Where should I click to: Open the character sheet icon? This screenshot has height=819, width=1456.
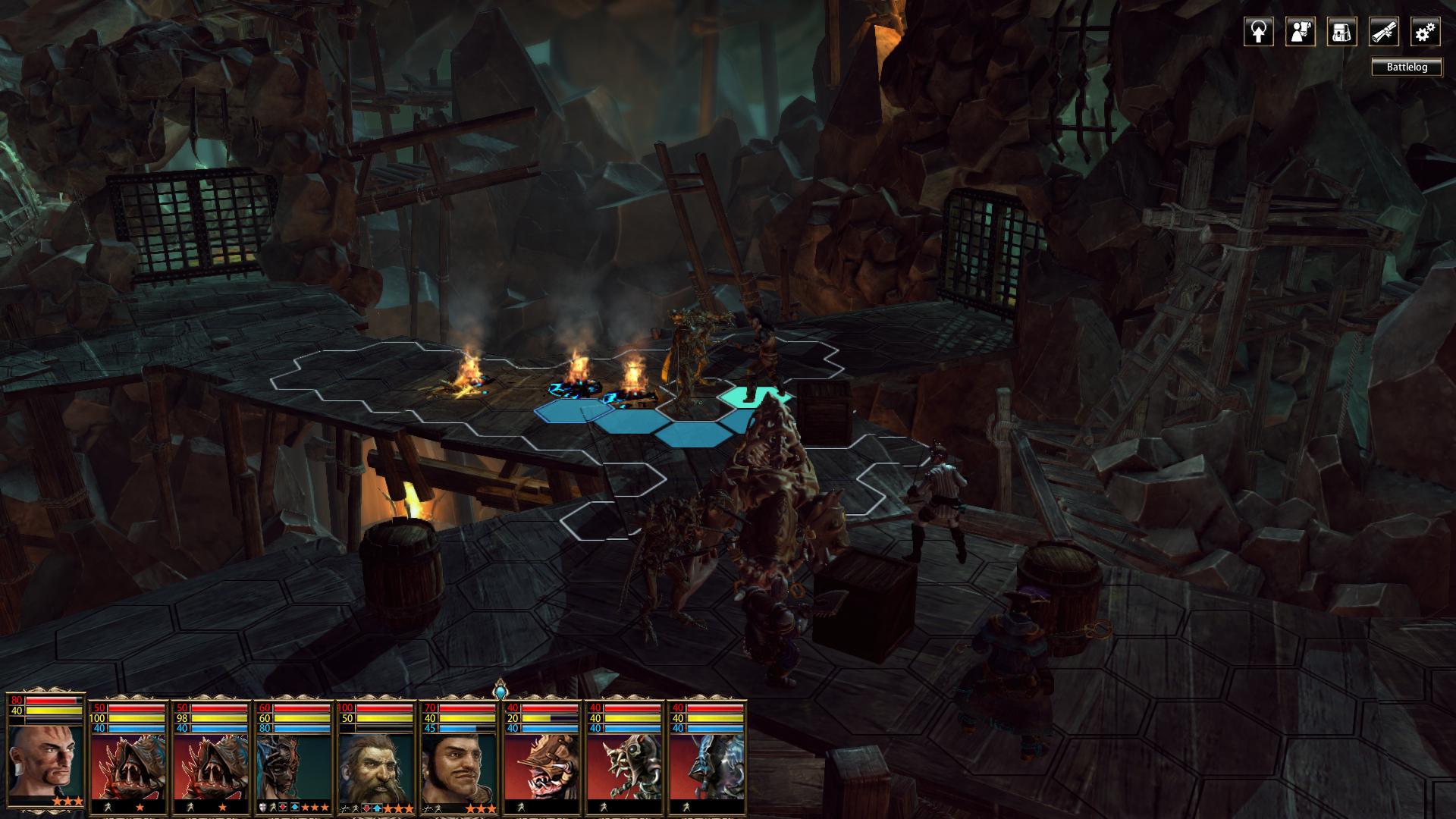(1300, 33)
